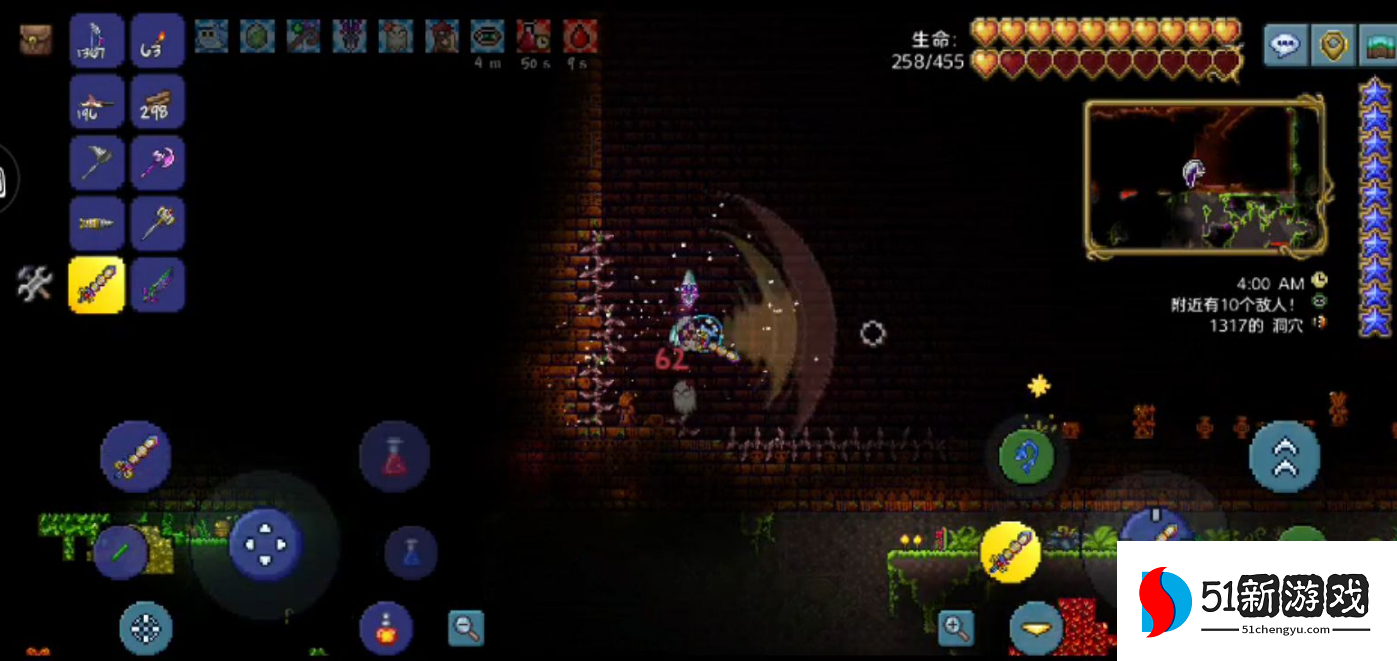Zoom out with the minus magnifier
1397x661 pixels.
click(465, 627)
